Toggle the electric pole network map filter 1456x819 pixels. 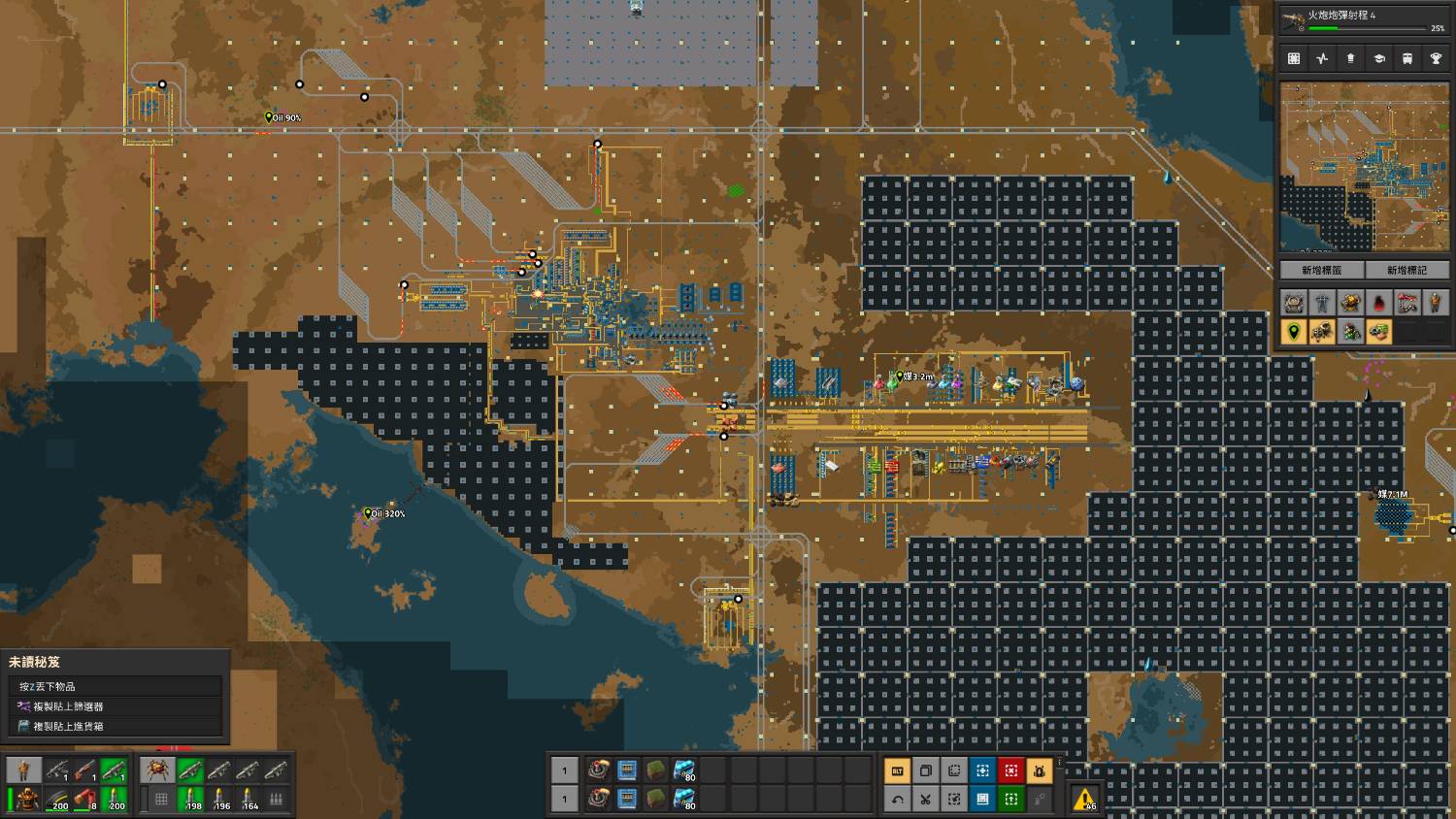click(x=1322, y=303)
